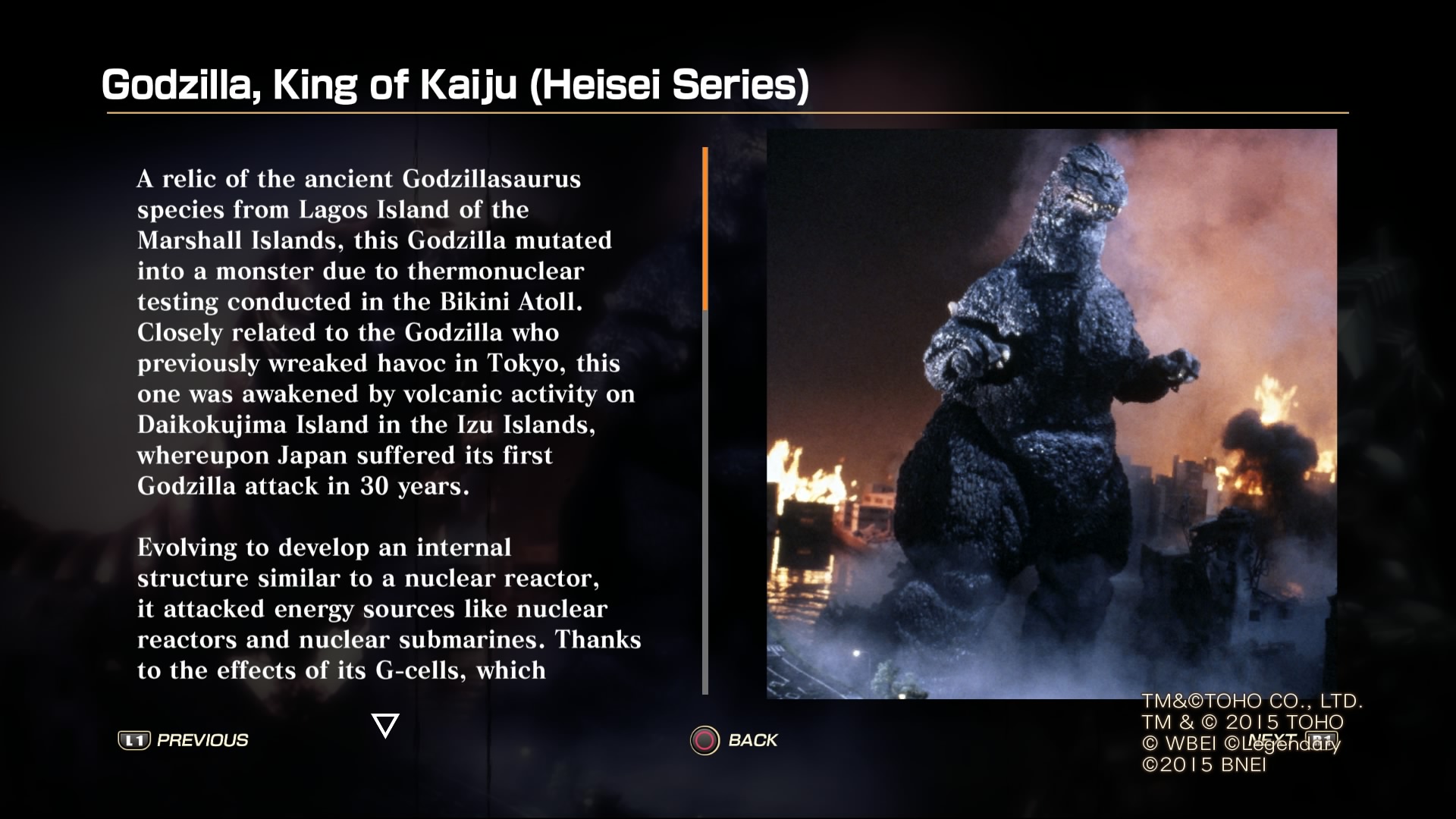Click the L1 button icon beside PREVIOUS
The height and width of the screenshot is (819, 1456).
(135, 739)
